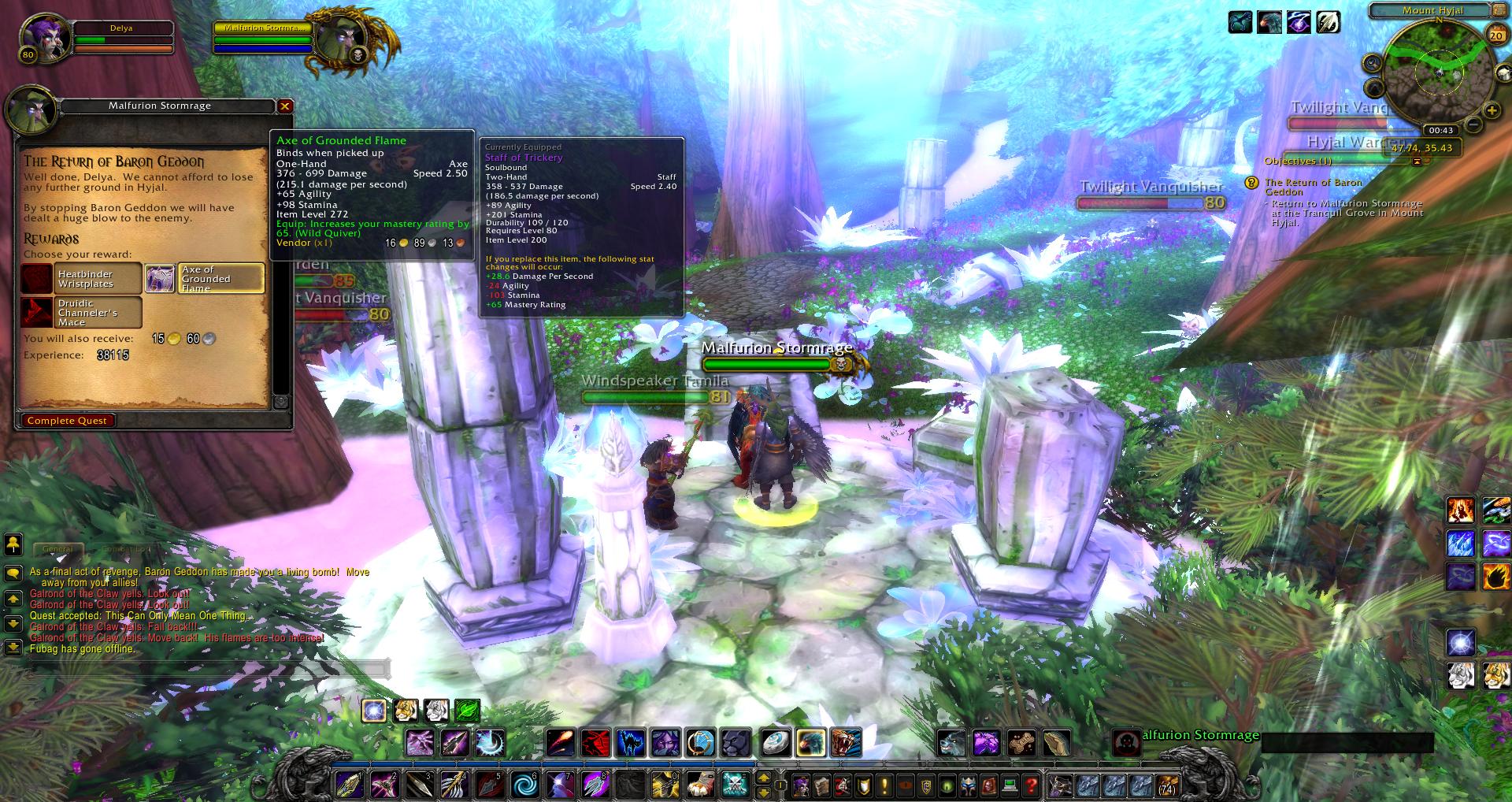Image resolution: width=1512 pixels, height=802 pixels.
Task: Open the character info micro button
Action: click(x=802, y=785)
